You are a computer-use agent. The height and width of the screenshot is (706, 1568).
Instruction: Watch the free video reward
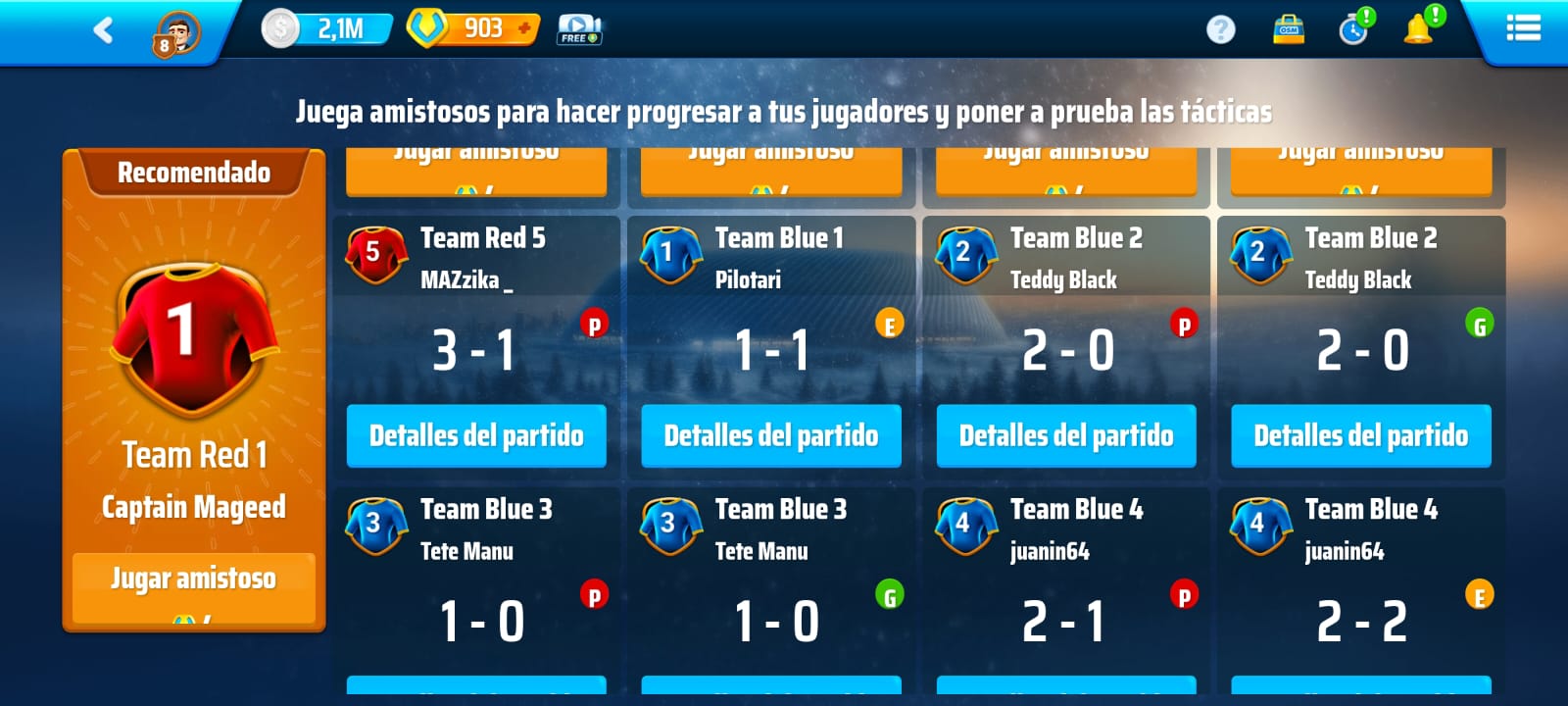[x=579, y=29]
